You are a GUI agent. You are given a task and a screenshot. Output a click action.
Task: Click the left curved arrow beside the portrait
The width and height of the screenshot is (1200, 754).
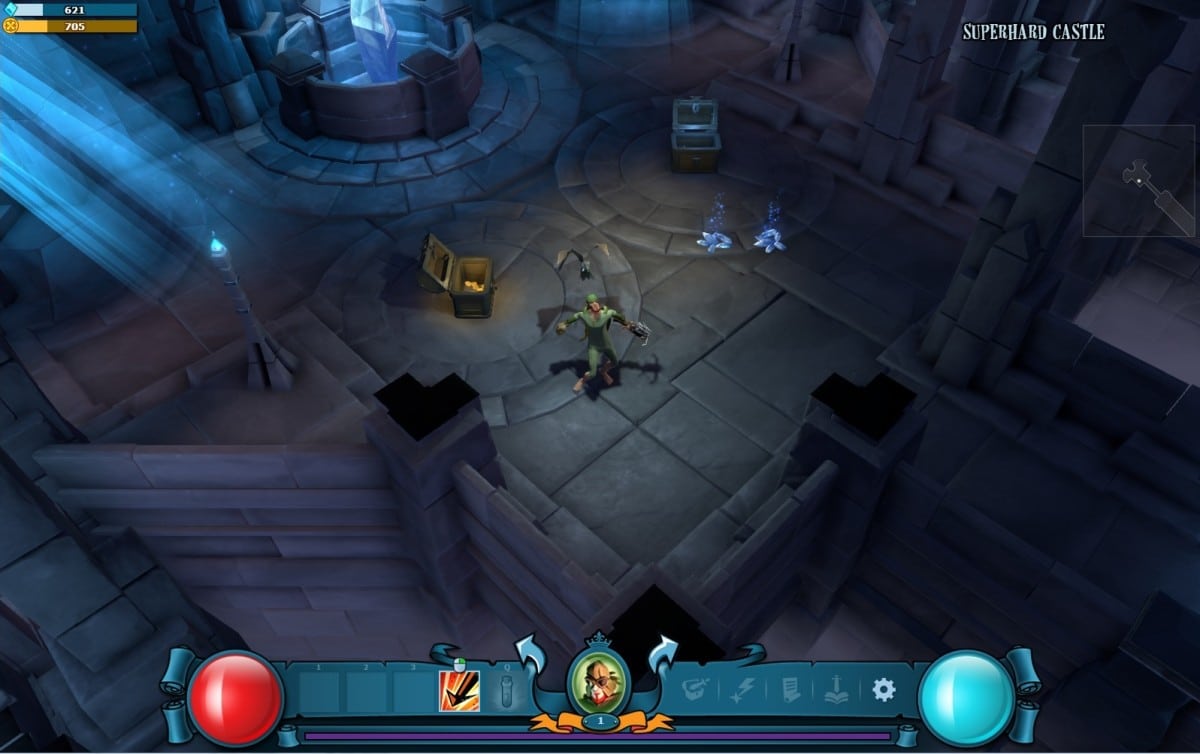click(x=529, y=654)
